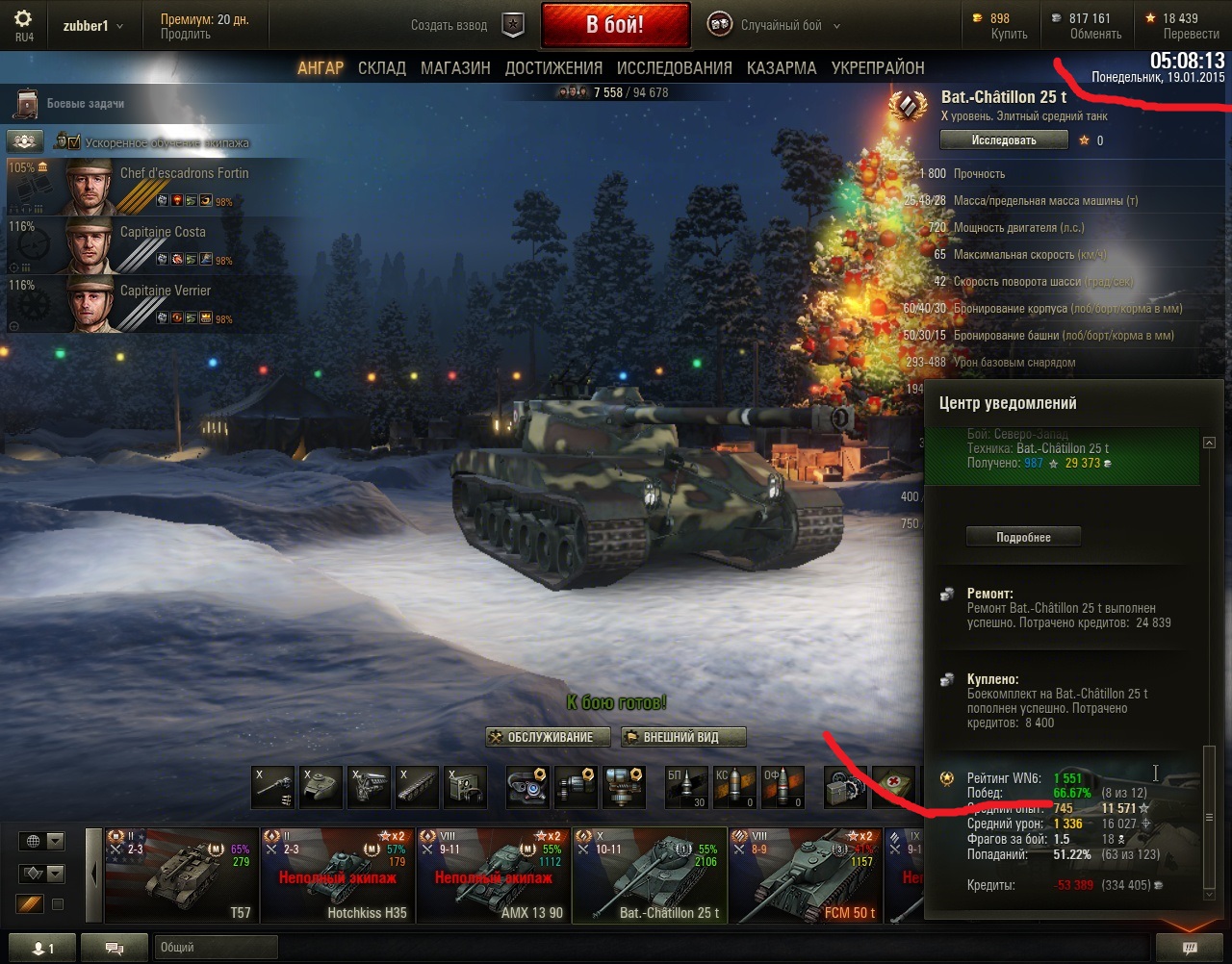The height and width of the screenshot is (964, 1232).
Task: Click the "Исследовать" research button
Action: pos(1004,140)
